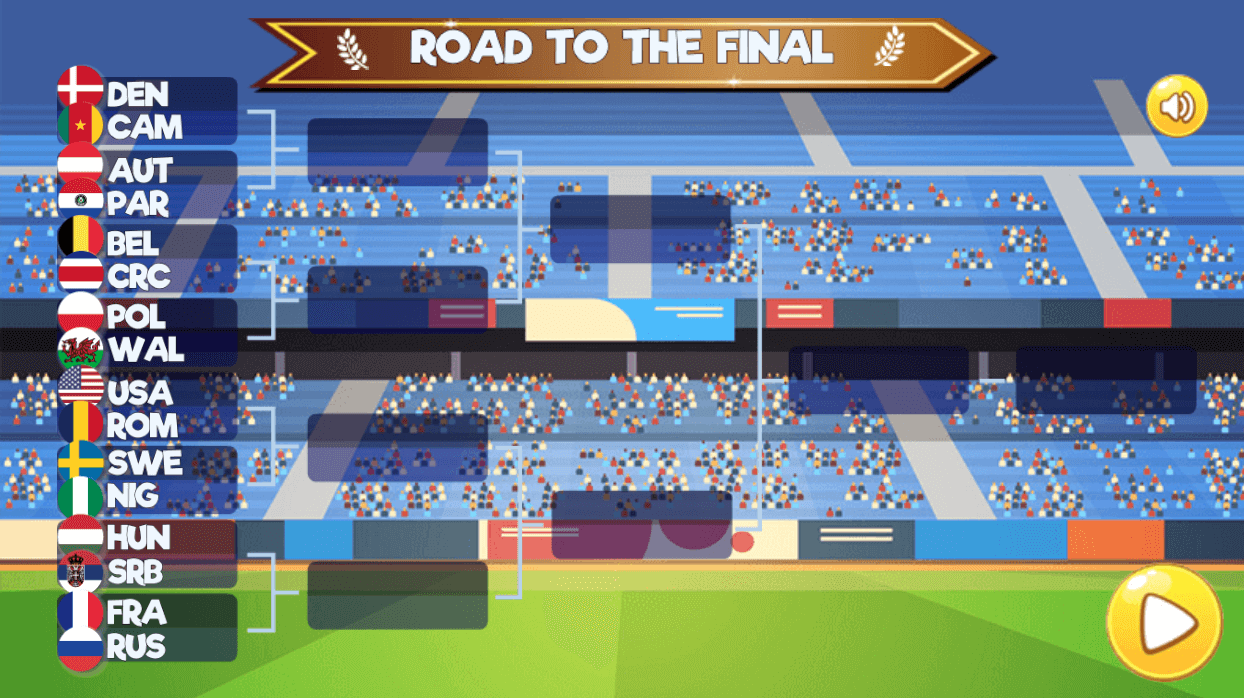This screenshot has height=698, width=1244.
Task: Select the DEN team entry
Action: (x=147, y=94)
